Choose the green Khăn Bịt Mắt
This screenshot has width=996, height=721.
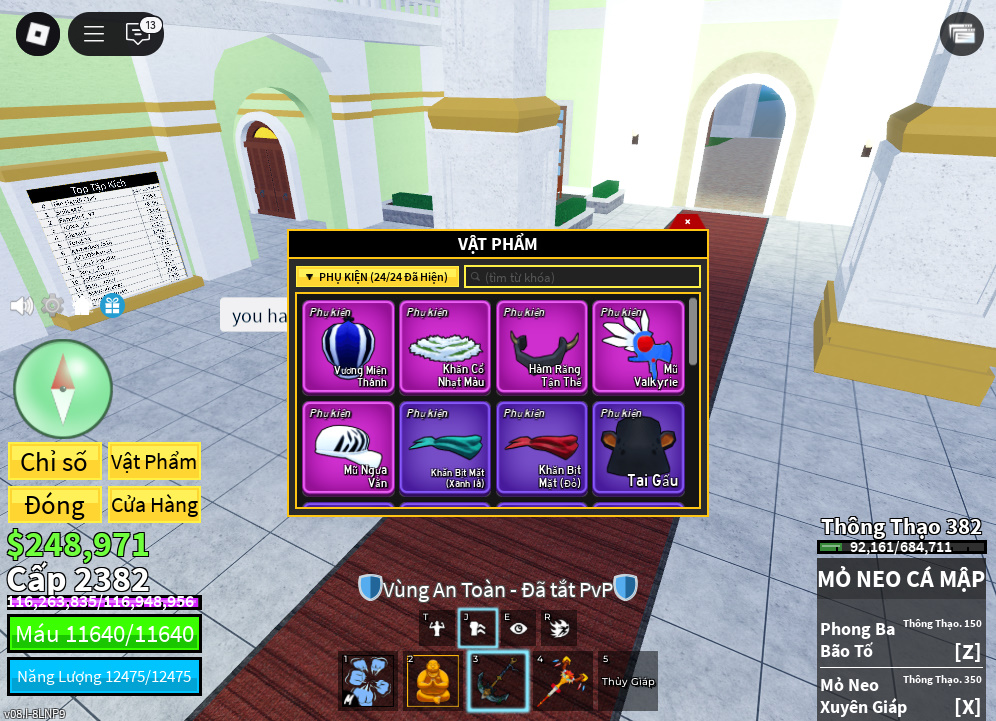click(x=444, y=447)
